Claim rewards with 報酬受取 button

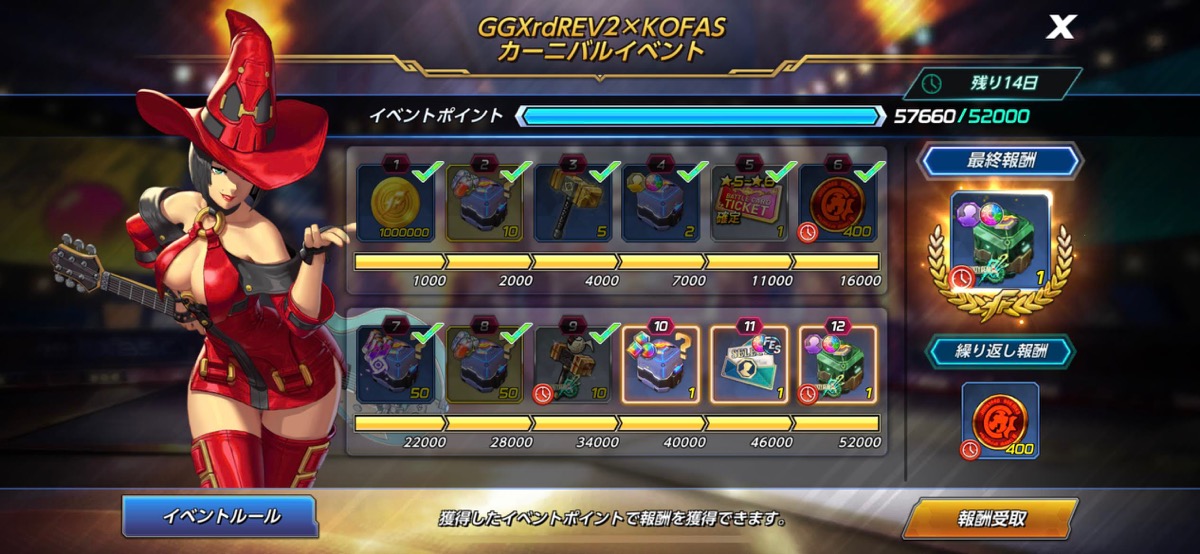point(989,518)
